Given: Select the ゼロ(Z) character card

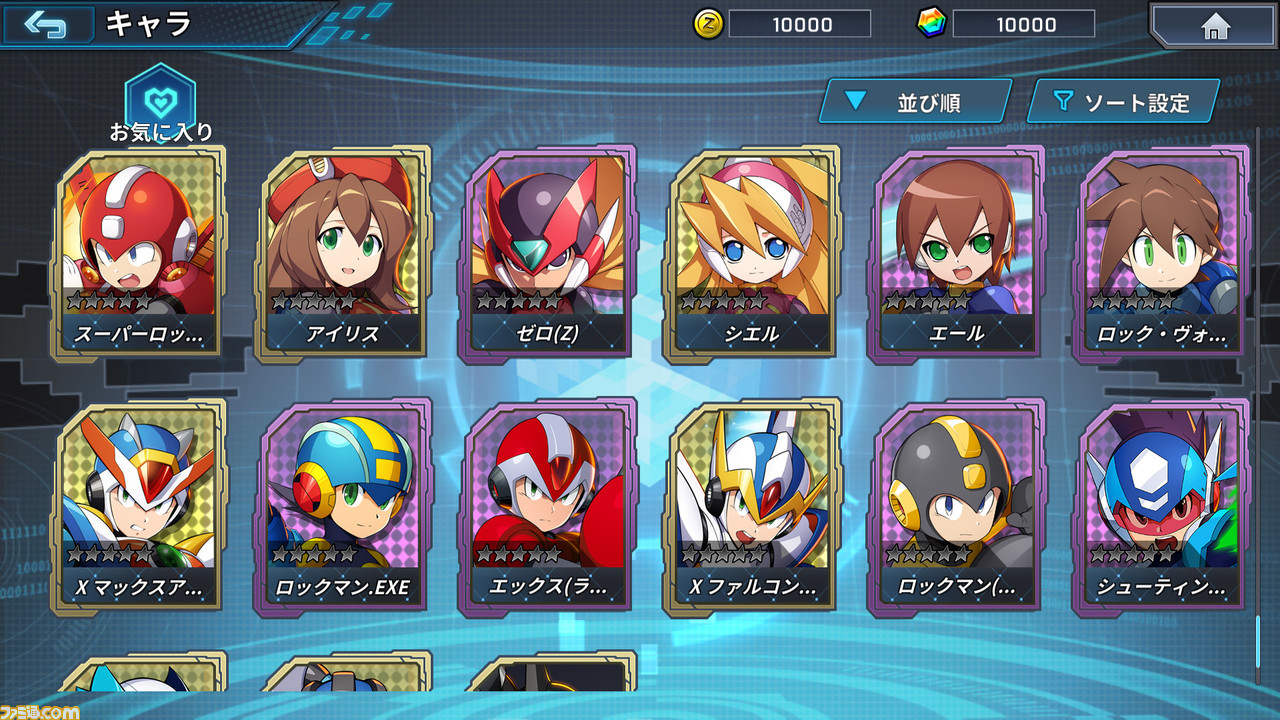Looking at the screenshot, I should pyautogui.click(x=548, y=255).
